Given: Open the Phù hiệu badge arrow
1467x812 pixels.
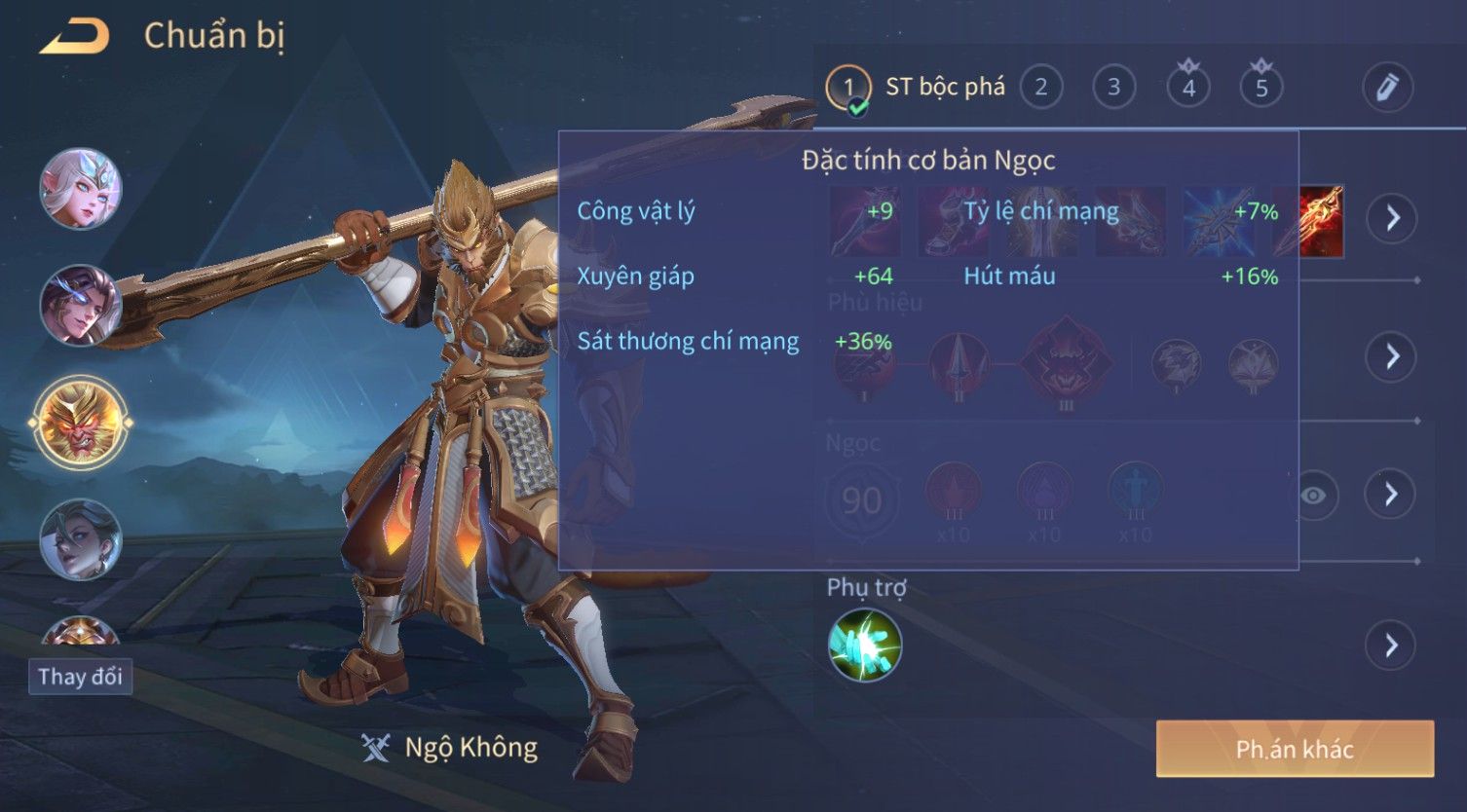Looking at the screenshot, I should [x=1391, y=356].
